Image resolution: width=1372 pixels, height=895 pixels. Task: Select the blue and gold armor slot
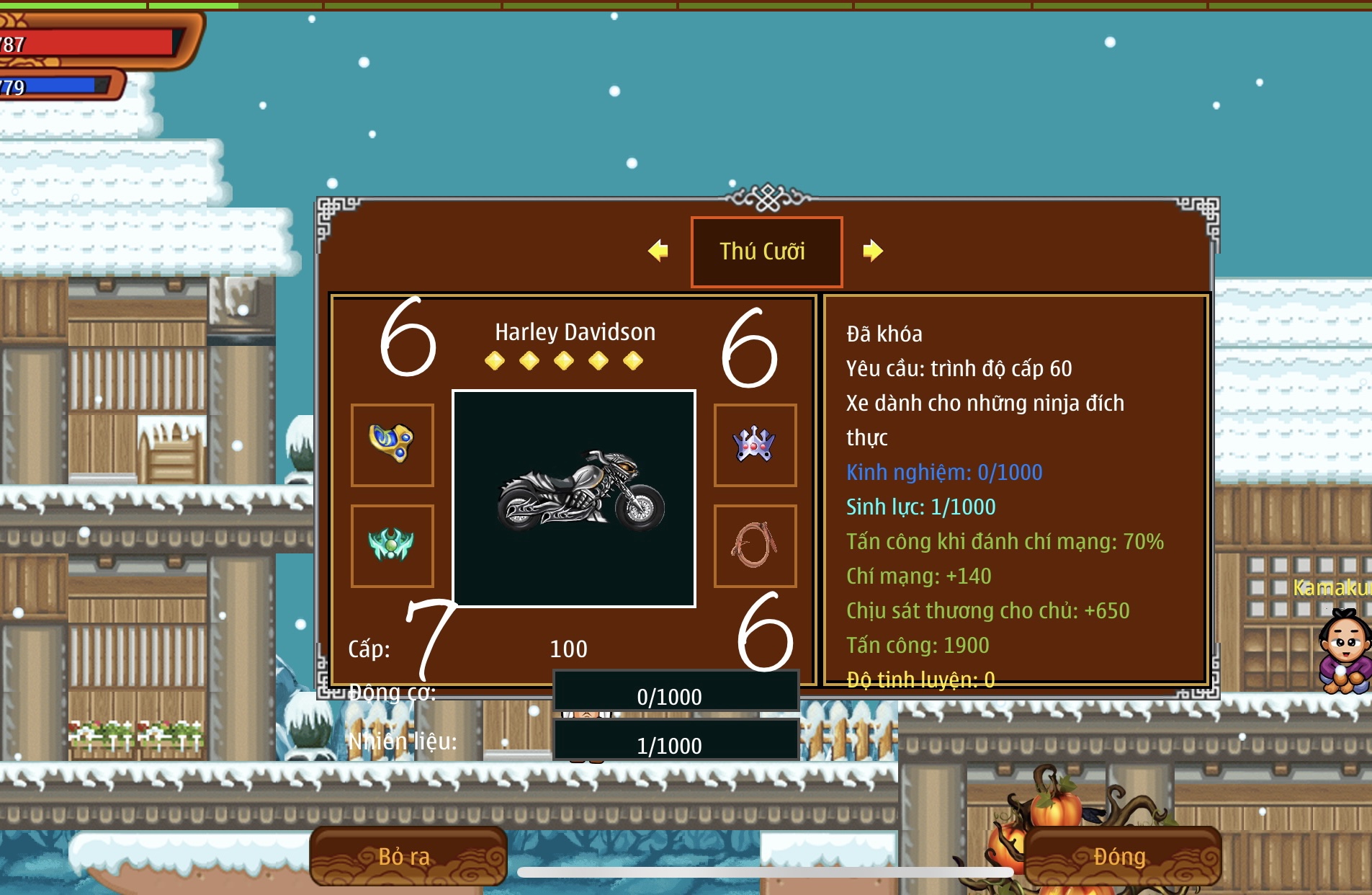tap(392, 445)
